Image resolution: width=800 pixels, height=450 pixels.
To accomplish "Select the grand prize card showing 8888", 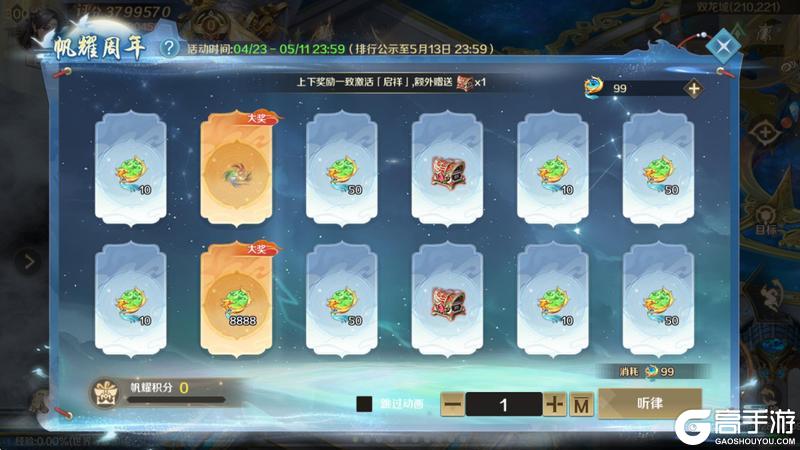I will pyautogui.click(x=238, y=297).
